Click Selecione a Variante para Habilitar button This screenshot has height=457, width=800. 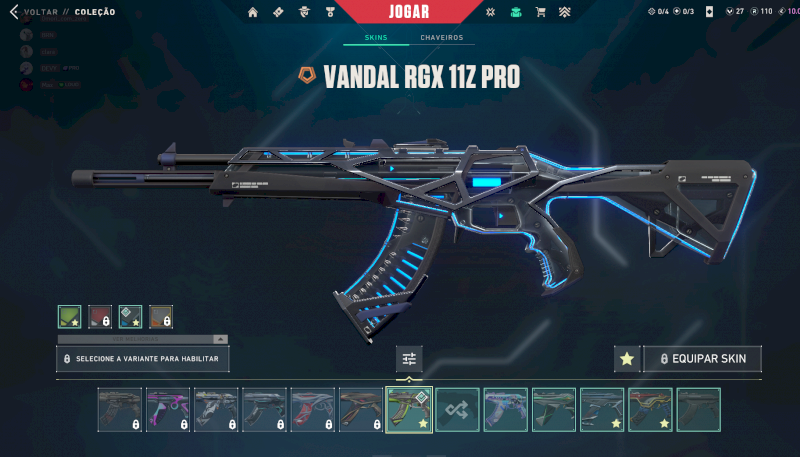(x=142, y=358)
